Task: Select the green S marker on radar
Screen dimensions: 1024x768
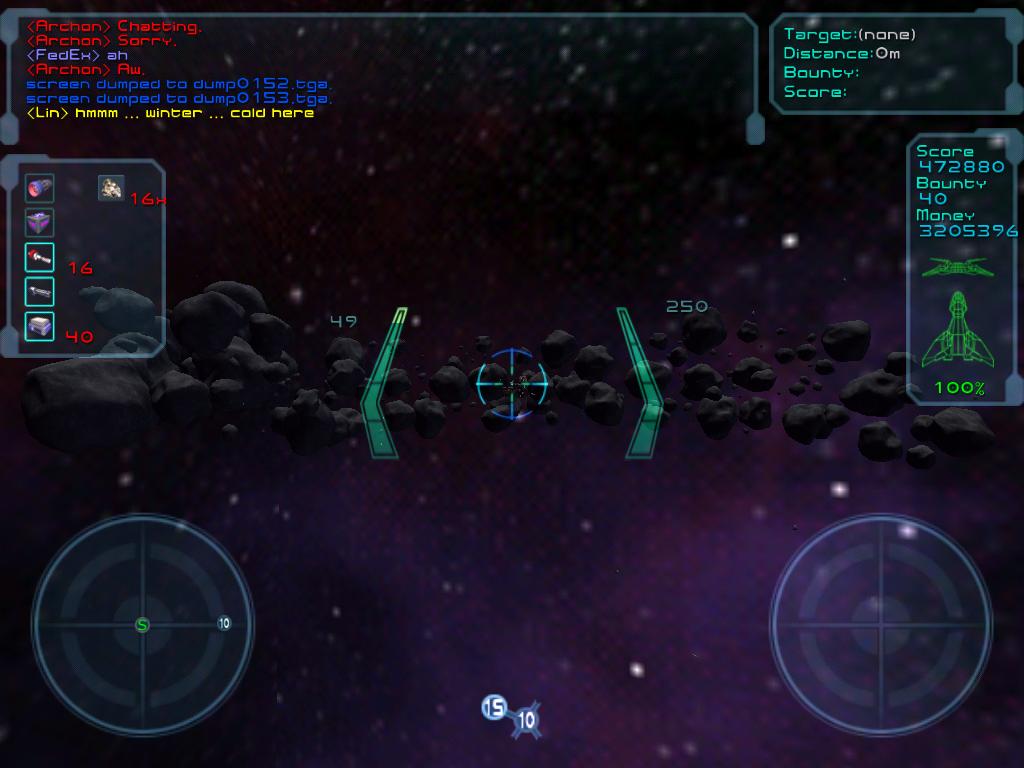Action: point(142,625)
